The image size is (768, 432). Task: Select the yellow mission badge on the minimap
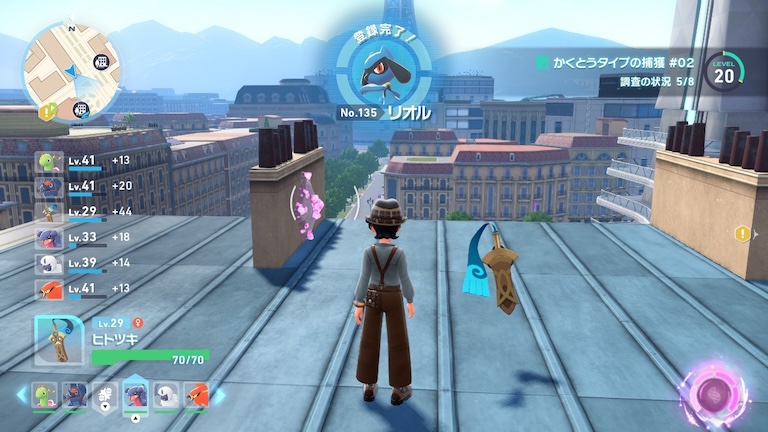click(47, 111)
